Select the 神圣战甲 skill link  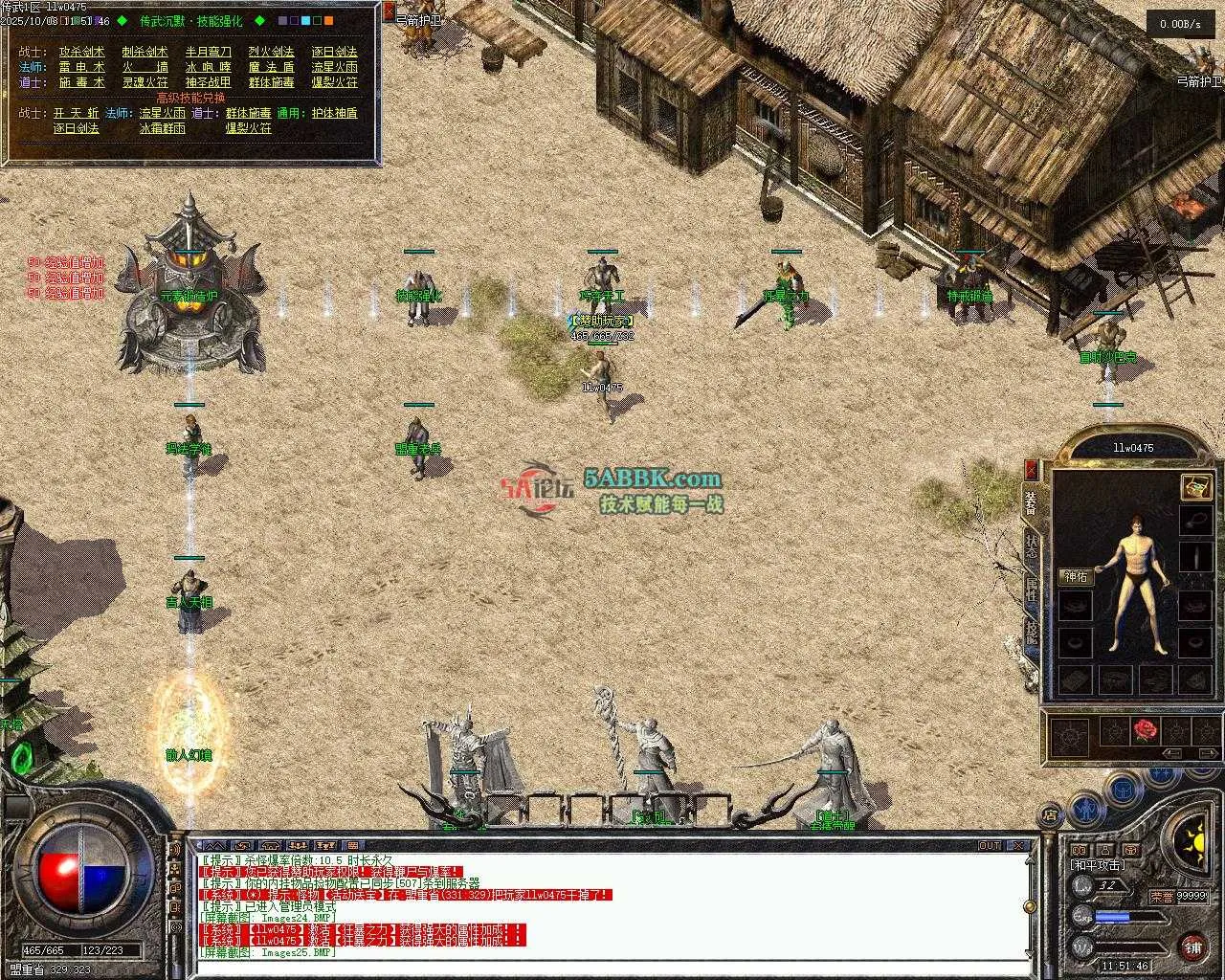(208, 82)
